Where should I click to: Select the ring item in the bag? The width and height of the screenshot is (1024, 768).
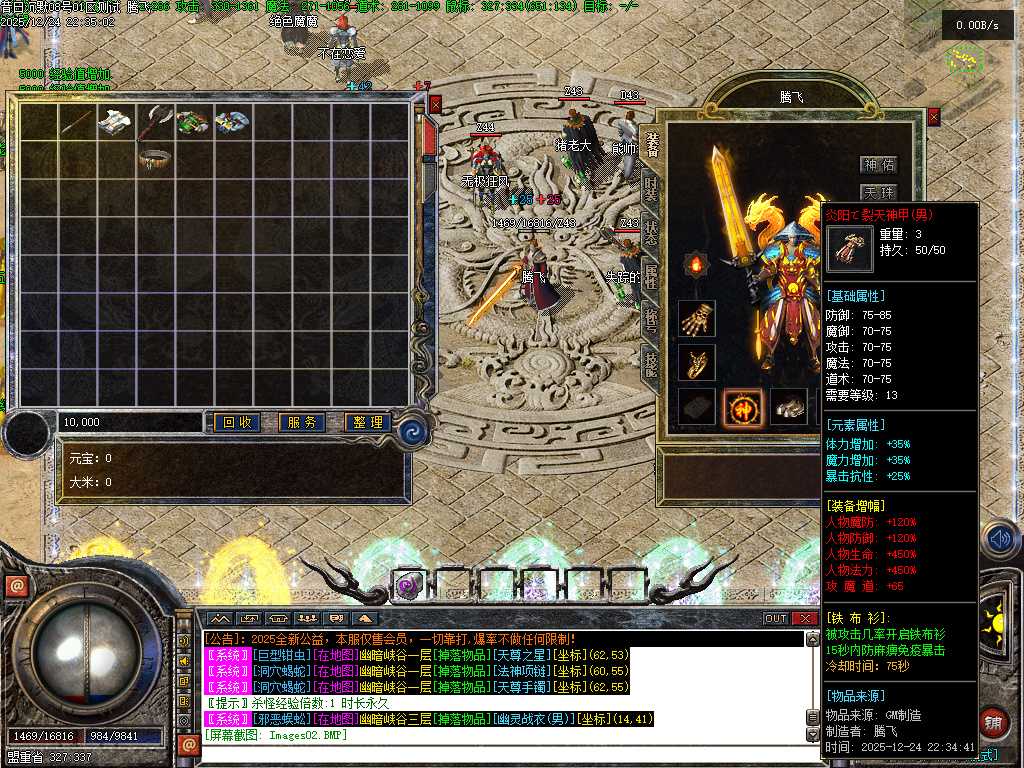(156, 158)
